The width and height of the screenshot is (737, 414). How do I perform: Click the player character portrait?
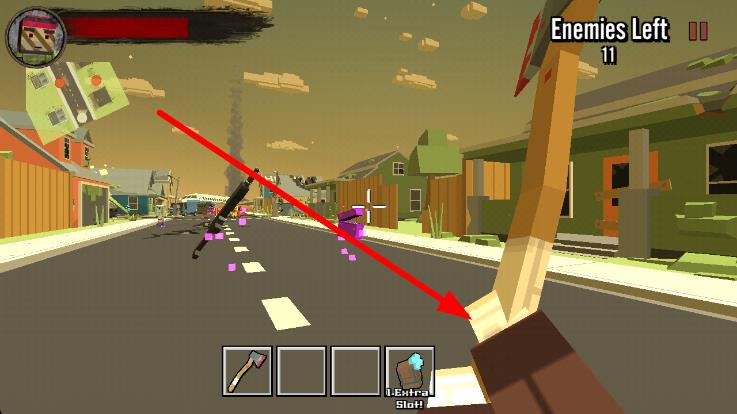coord(29,31)
